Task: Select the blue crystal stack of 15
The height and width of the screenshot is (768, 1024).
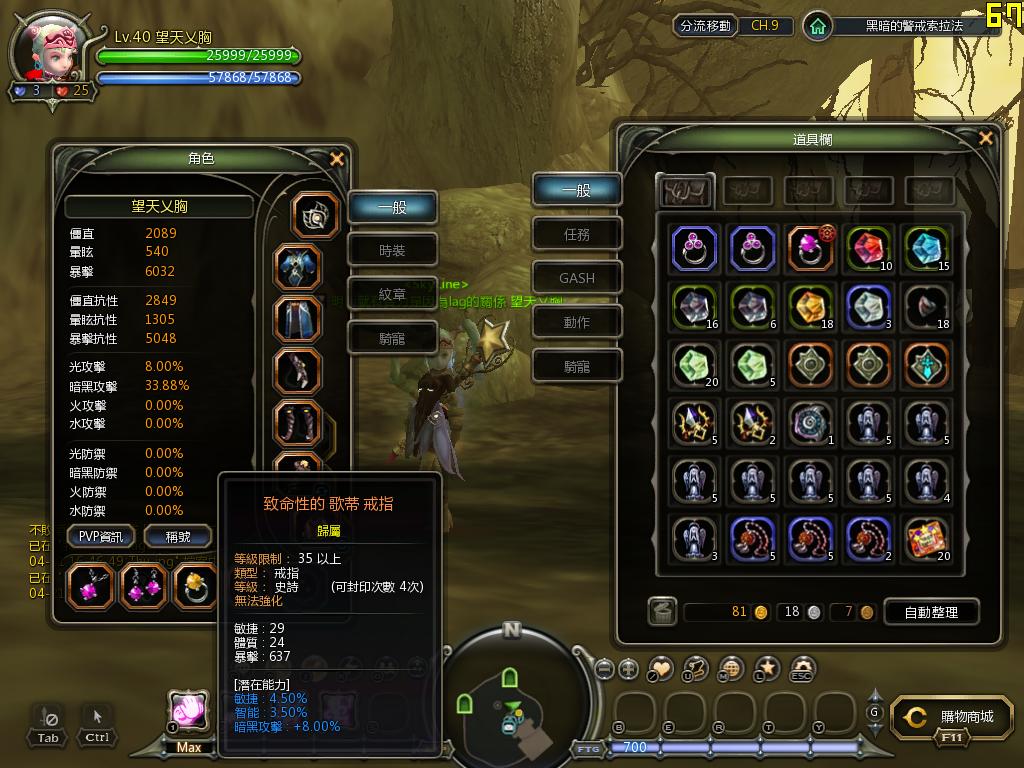Action: [926, 249]
